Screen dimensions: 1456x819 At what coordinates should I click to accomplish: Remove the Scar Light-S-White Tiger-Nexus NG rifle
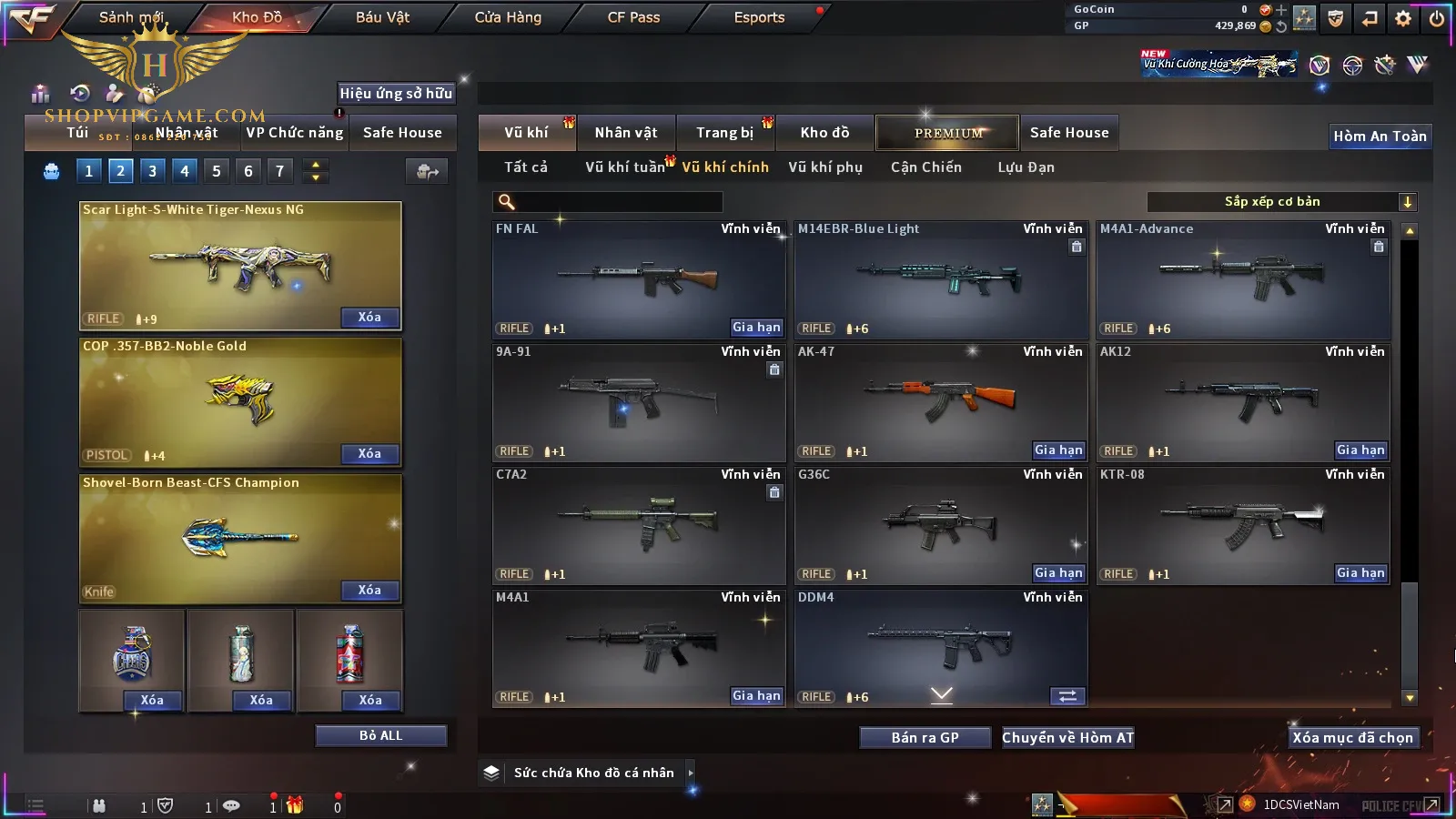369,318
